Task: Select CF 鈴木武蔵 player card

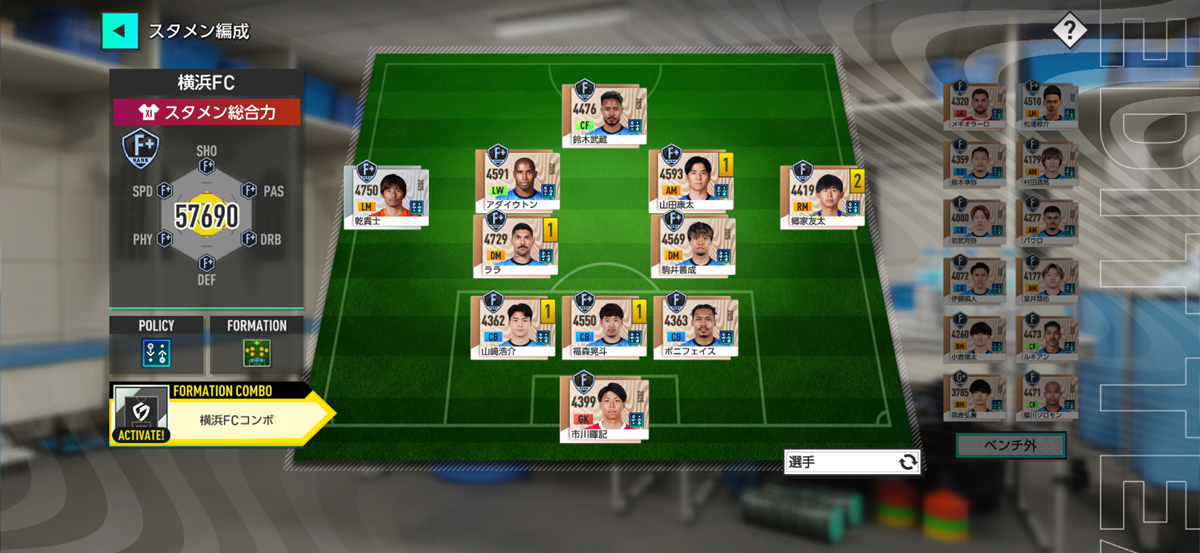Action: pyautogui.click(x=605, y=114)
